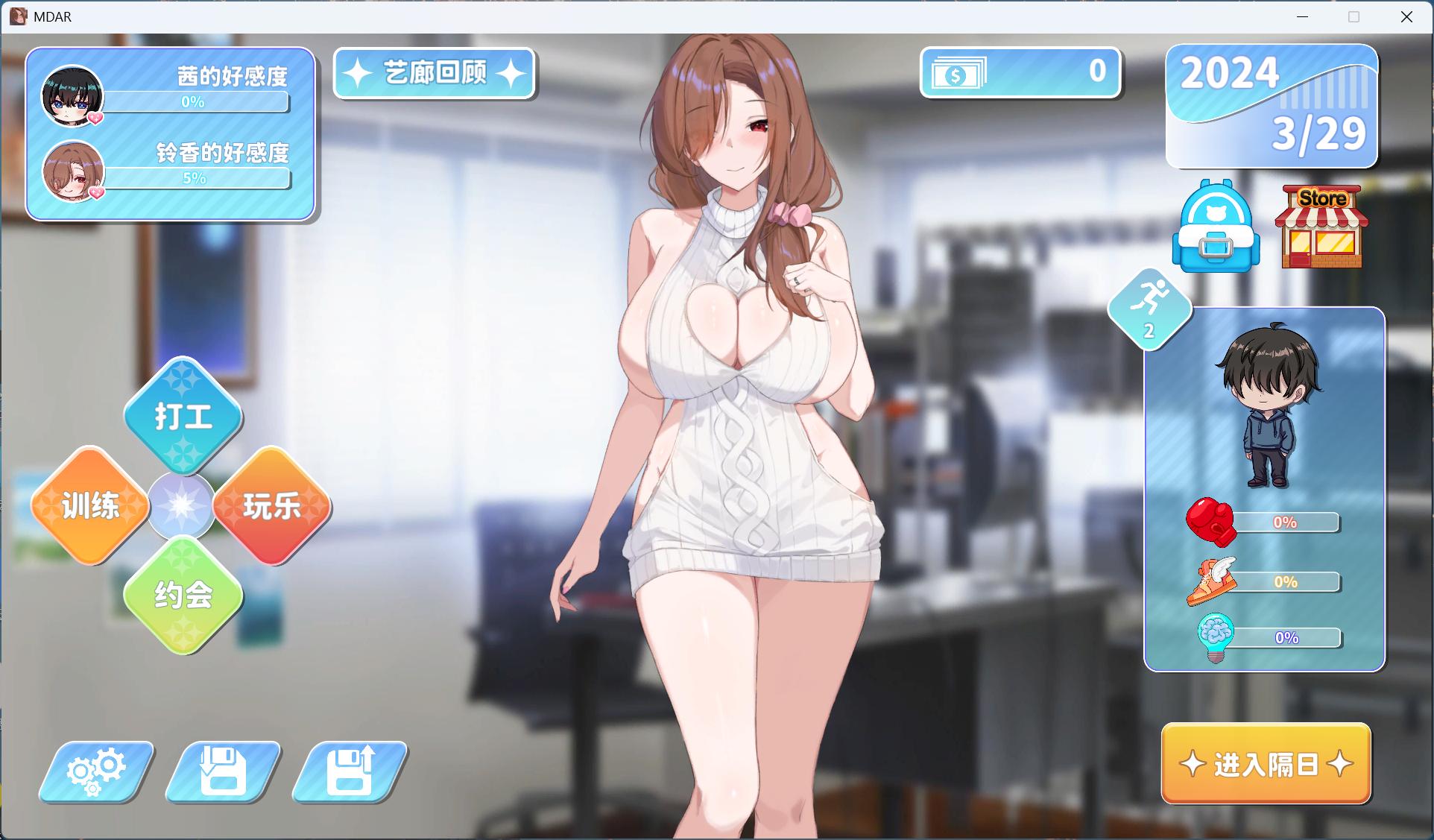Click the 2024 3/29 date panel
This screenshot has width=1434, height=840.
[x=1271, y=107]
